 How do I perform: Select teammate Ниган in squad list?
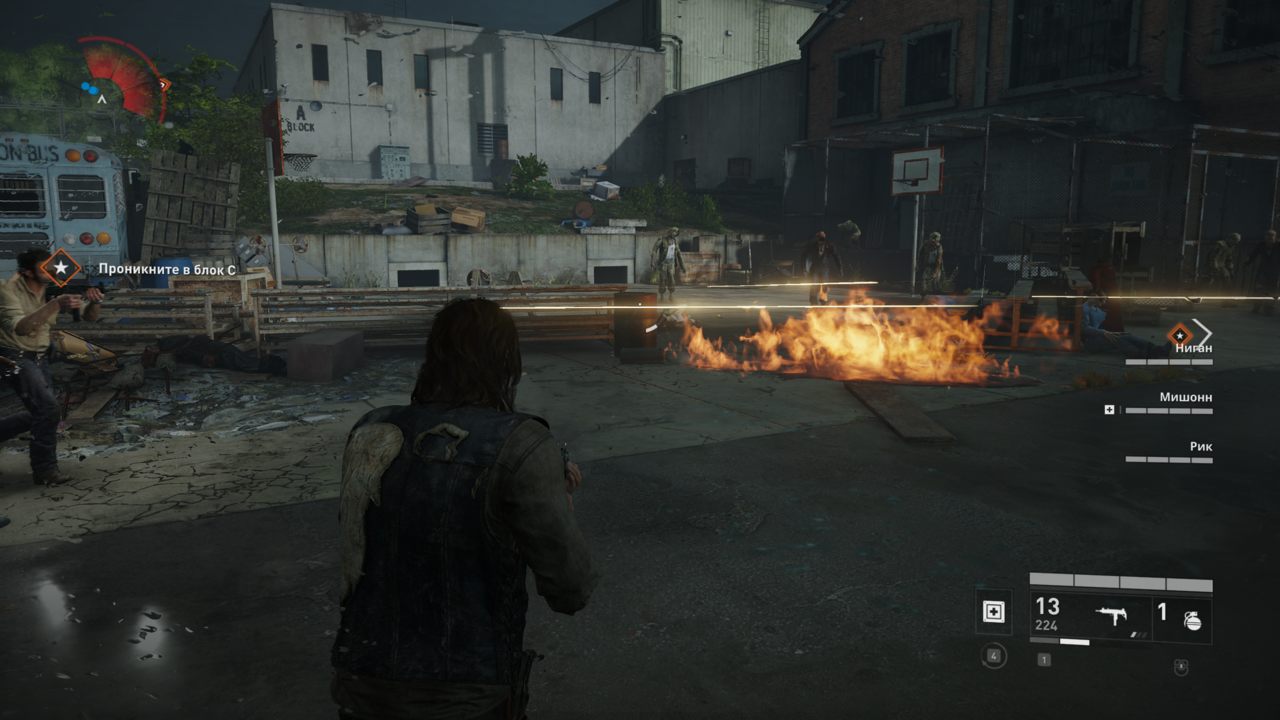coord(1194,347)
